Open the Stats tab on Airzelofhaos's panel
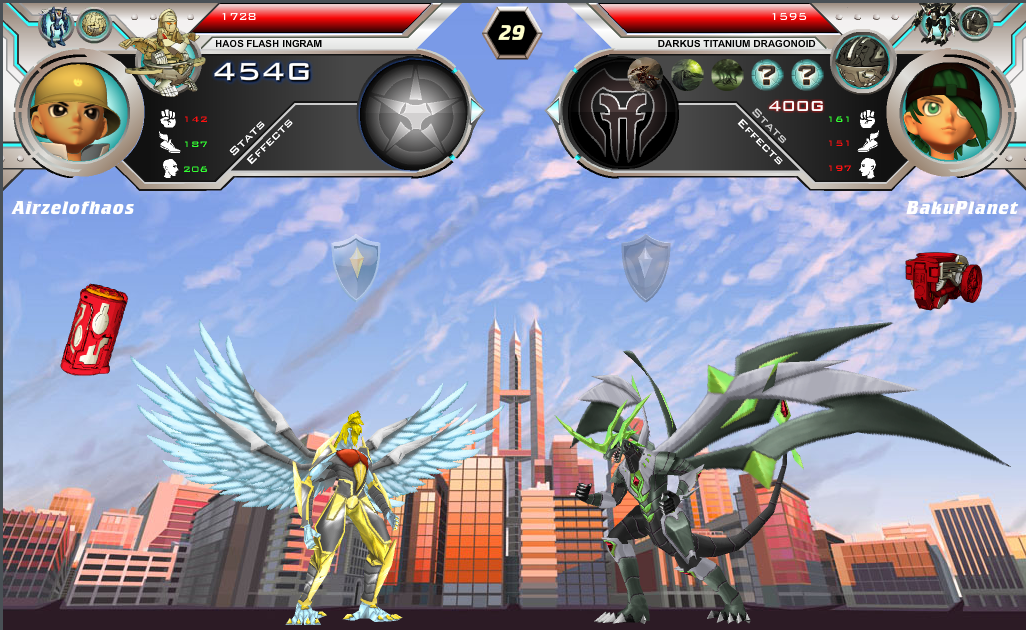 [x=247, y=138]
